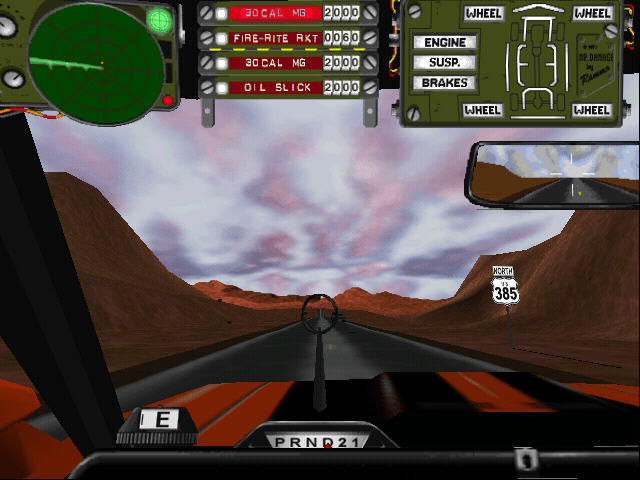
Task: Toggle the checkbox beside Oil Slick
Action: (220, 88)
